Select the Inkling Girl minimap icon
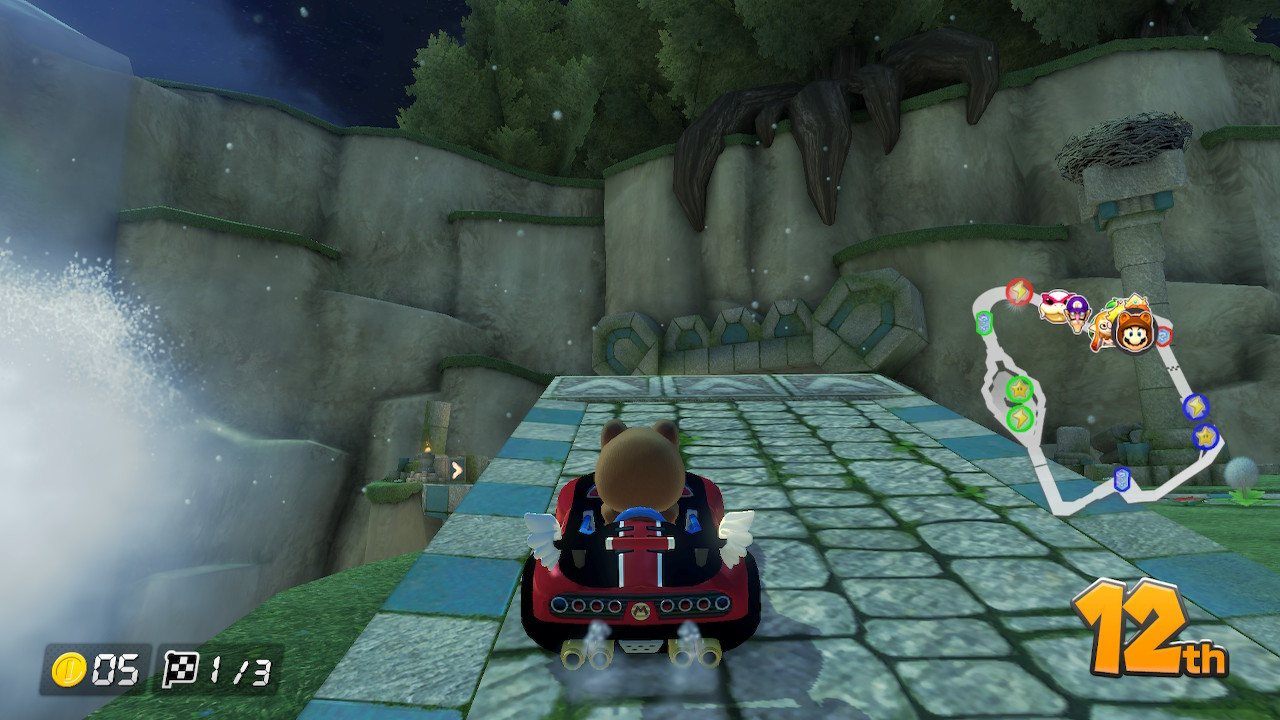The height and width of the screenshot is (720, 1280). (x=1105, y=327)
